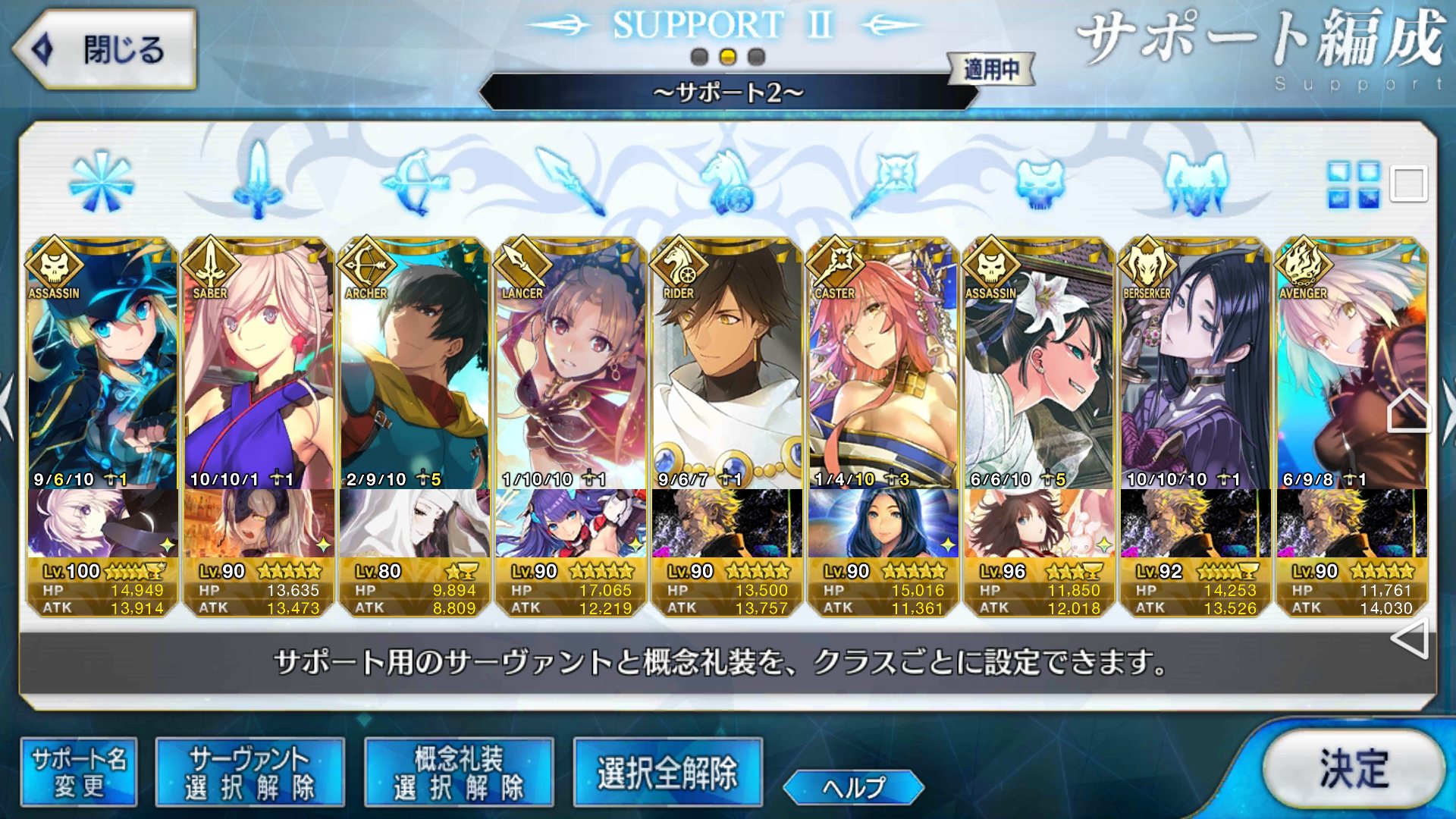
Task: Deselect servant with サーヴァント 選択解除
Action: point(249,772)
